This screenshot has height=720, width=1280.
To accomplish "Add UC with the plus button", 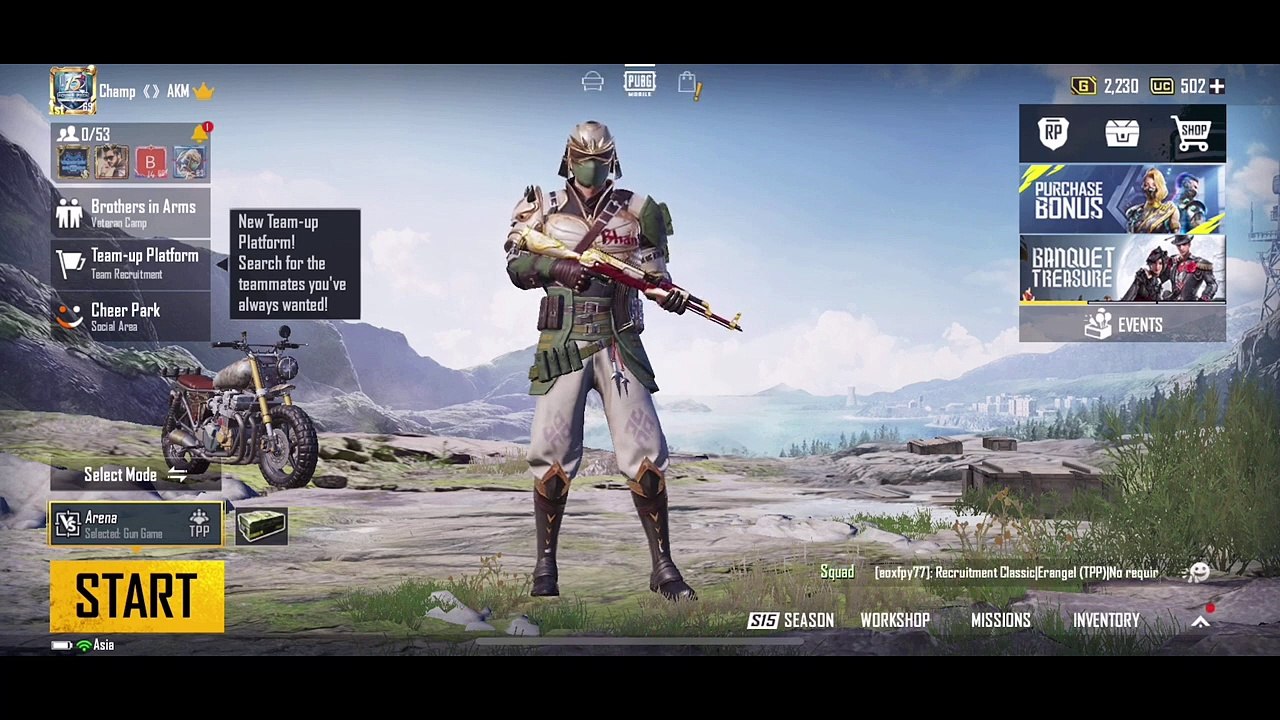I will point(1217,87).
